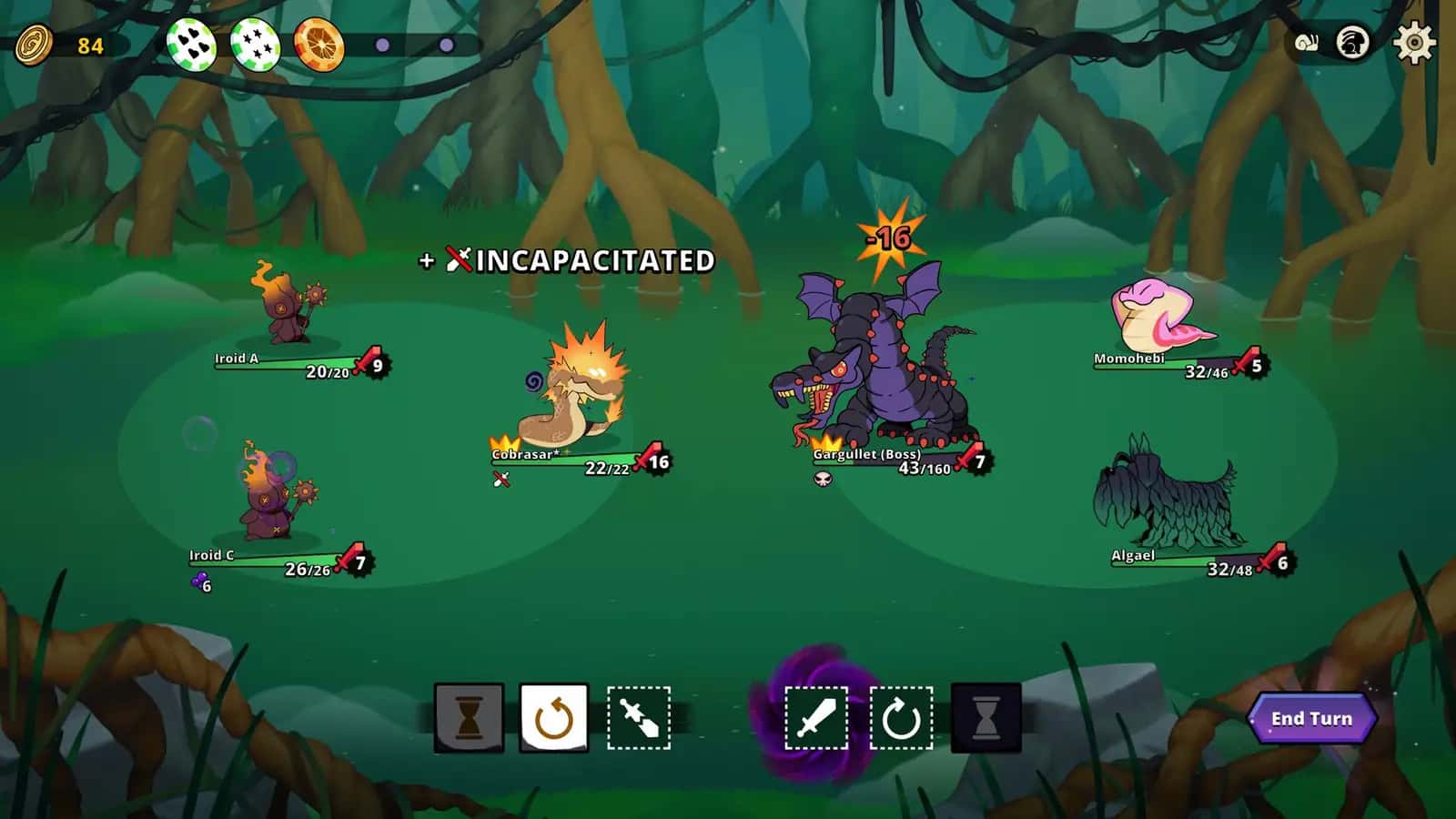This screenshot has width=1456, height=819.
Task: Click the gold coin currency icon
Action: [x=35, y=45]
